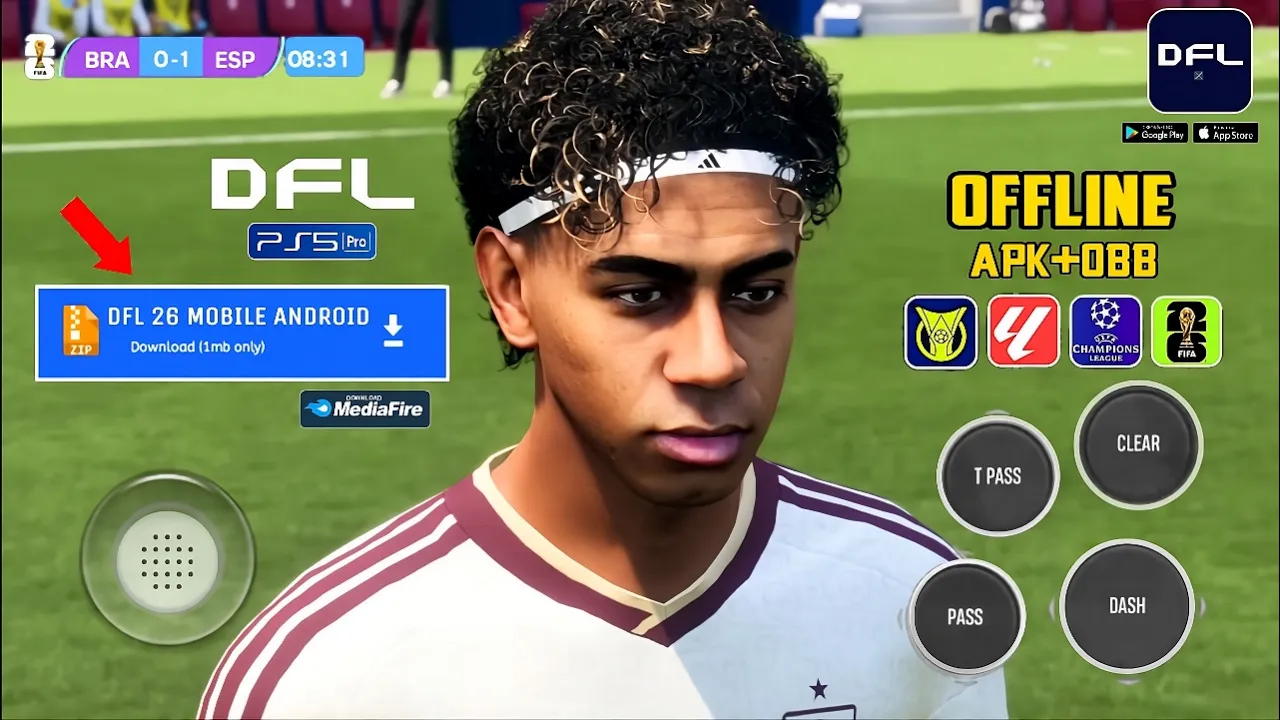Tap the App Store badge

1225,133
